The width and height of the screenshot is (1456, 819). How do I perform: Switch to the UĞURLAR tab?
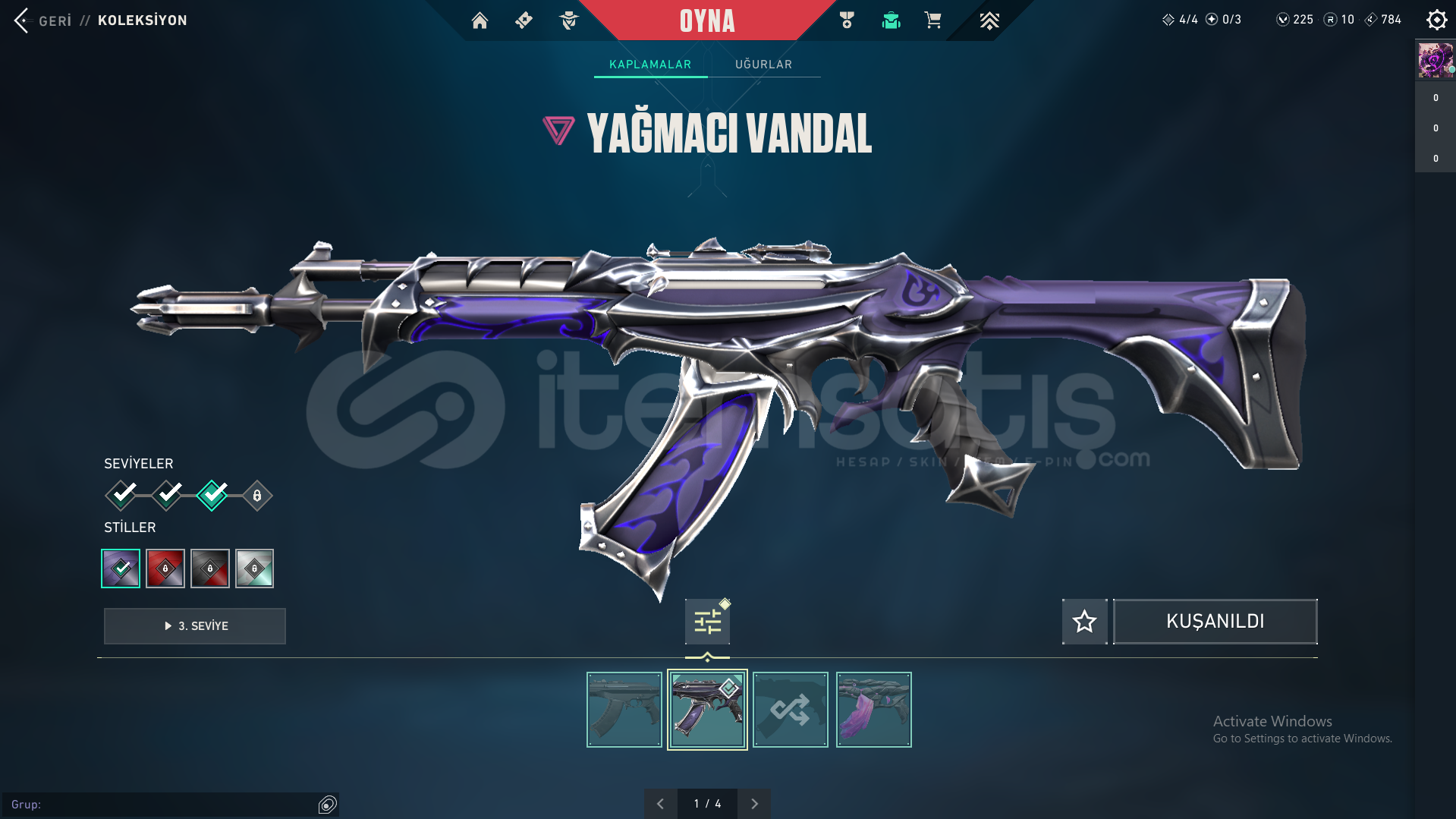(764, 64)
